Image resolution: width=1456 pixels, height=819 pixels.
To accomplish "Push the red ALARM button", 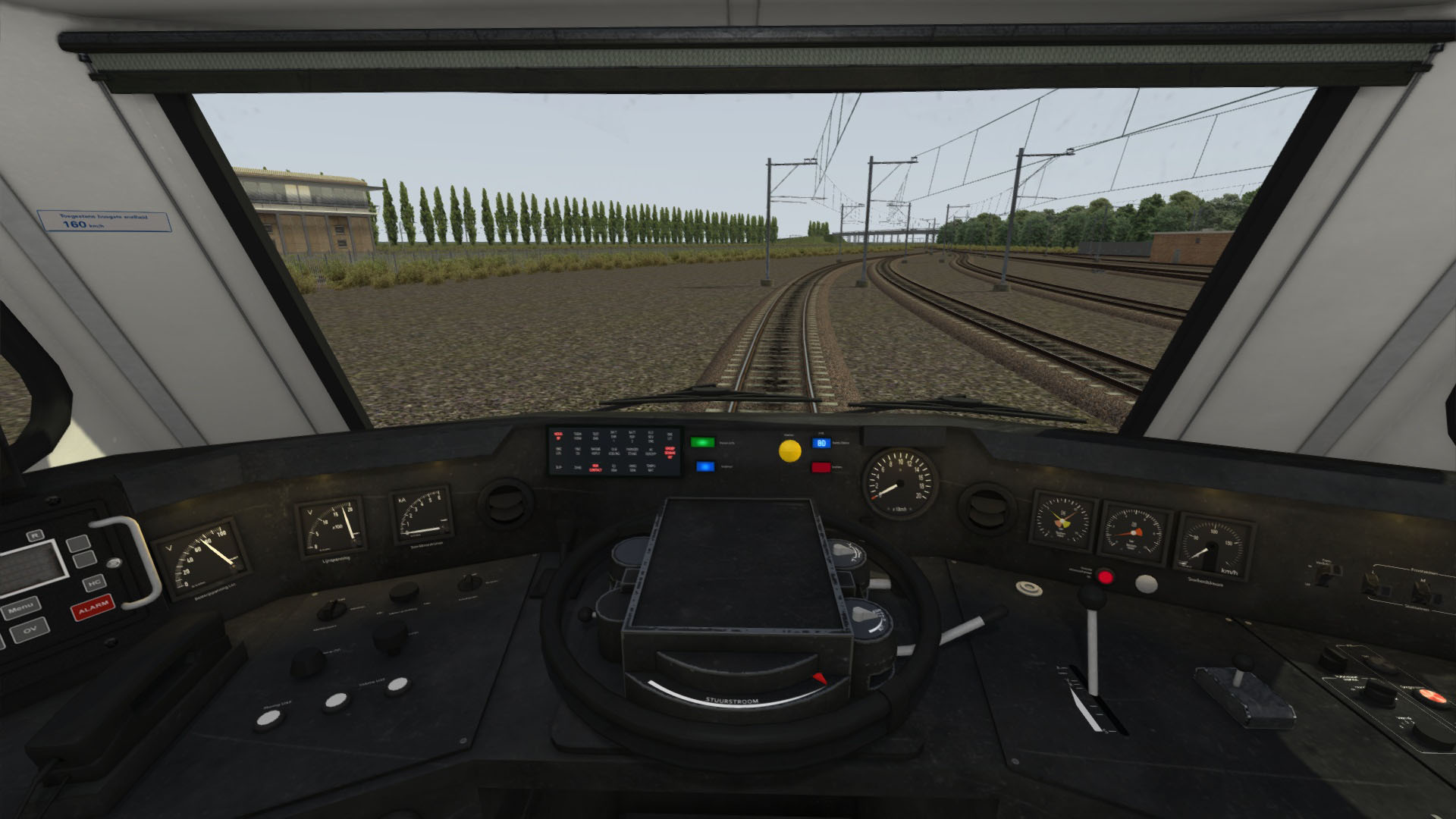I will click(x=92, y=607).
